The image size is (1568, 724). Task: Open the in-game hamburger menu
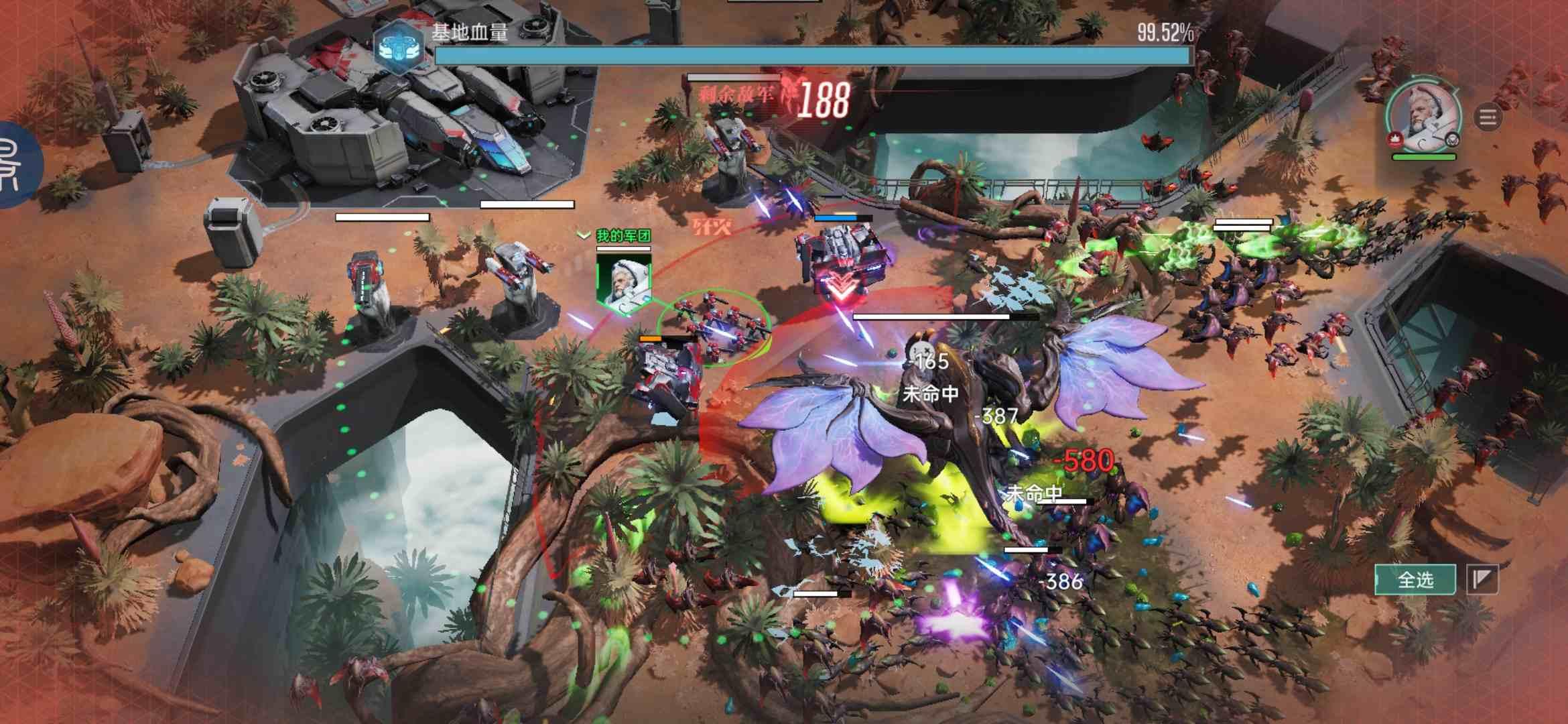point(1489,117)
